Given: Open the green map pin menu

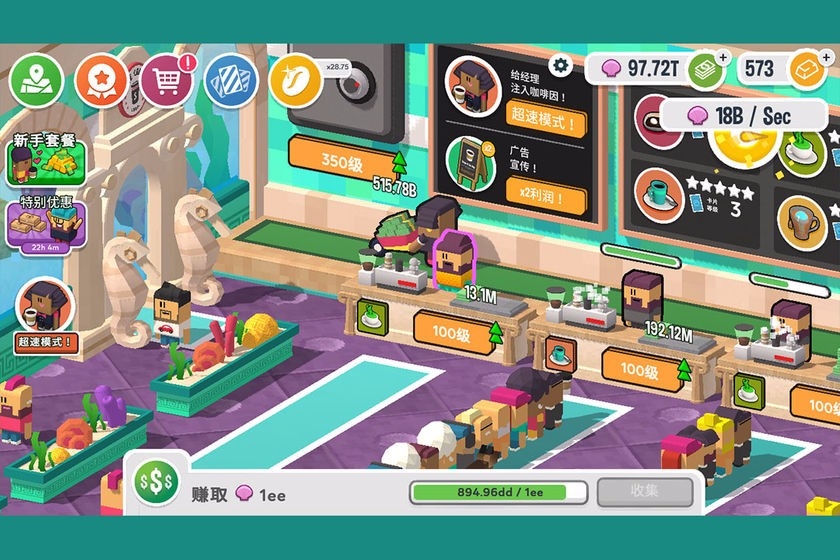Looking at the screenshot, I should (37, 78).
